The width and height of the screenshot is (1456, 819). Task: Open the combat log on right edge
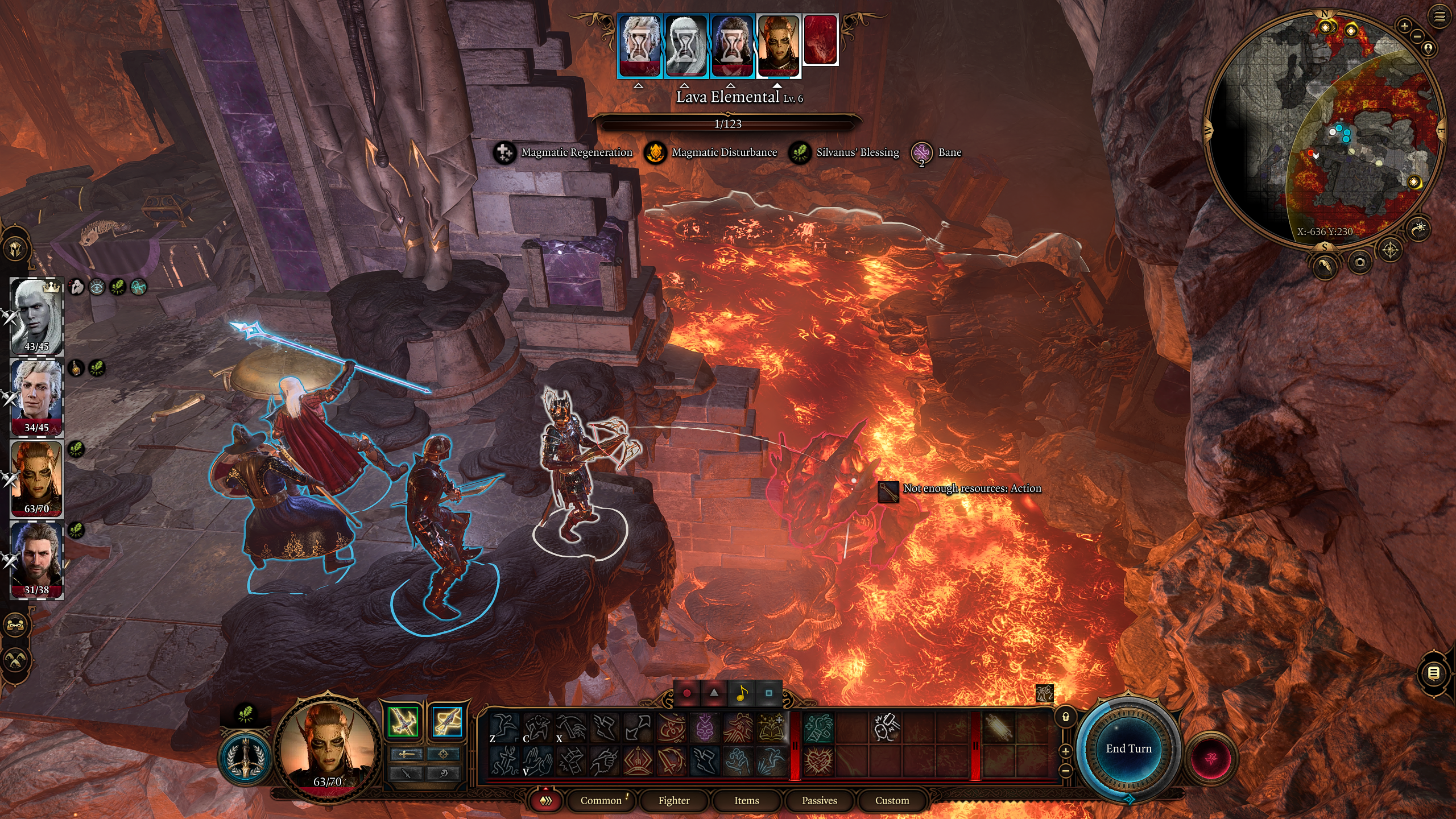1434,673
